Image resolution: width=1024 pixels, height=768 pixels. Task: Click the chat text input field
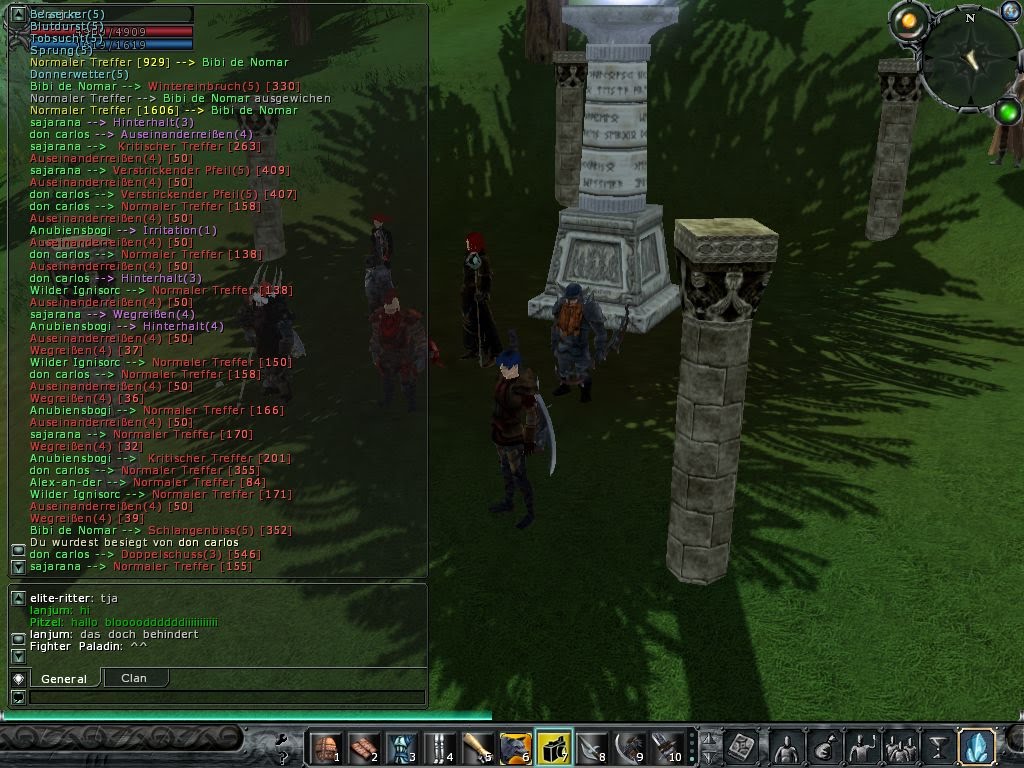coord(226,698)
